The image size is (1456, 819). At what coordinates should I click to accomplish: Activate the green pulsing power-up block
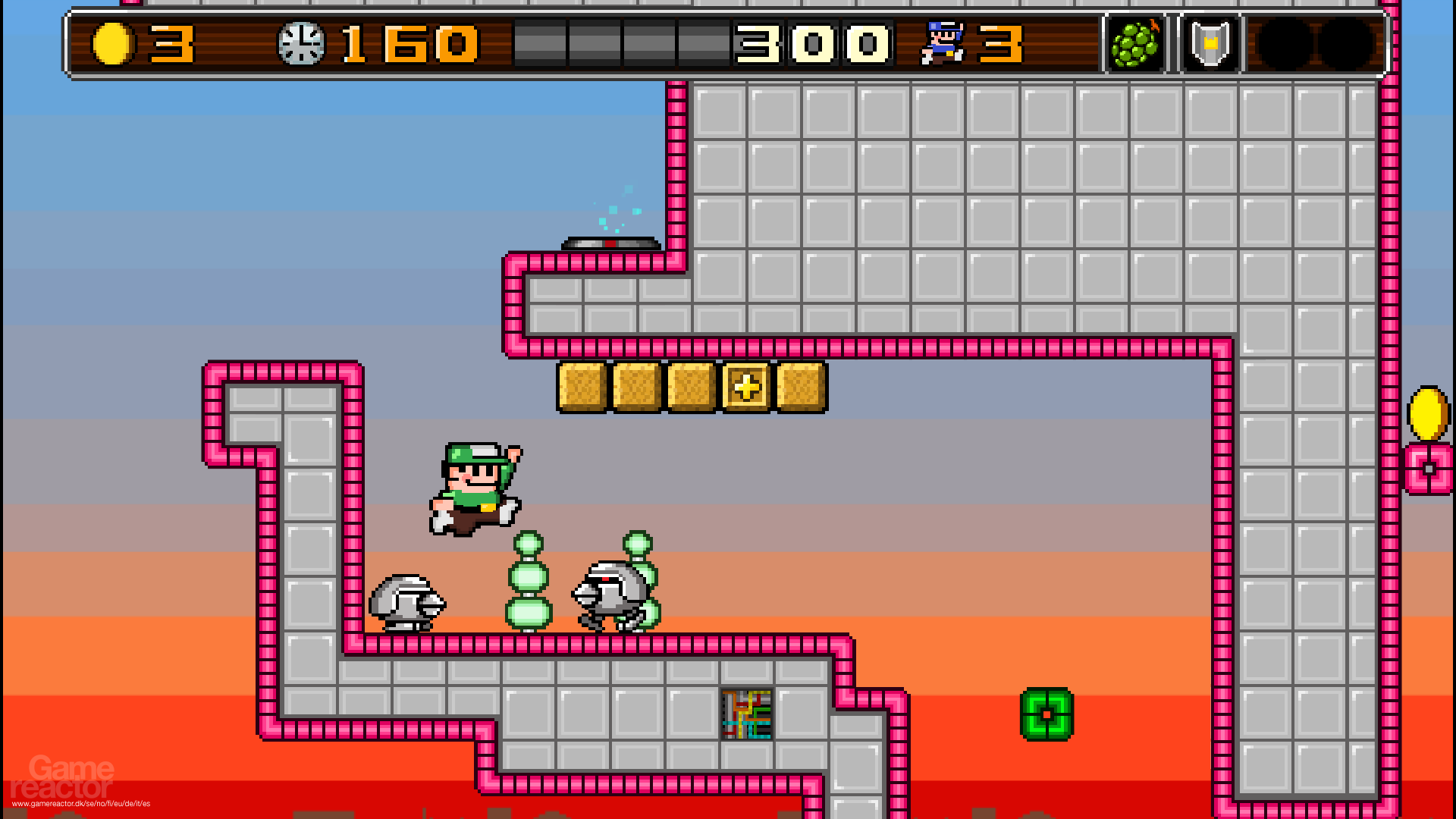1046,713
